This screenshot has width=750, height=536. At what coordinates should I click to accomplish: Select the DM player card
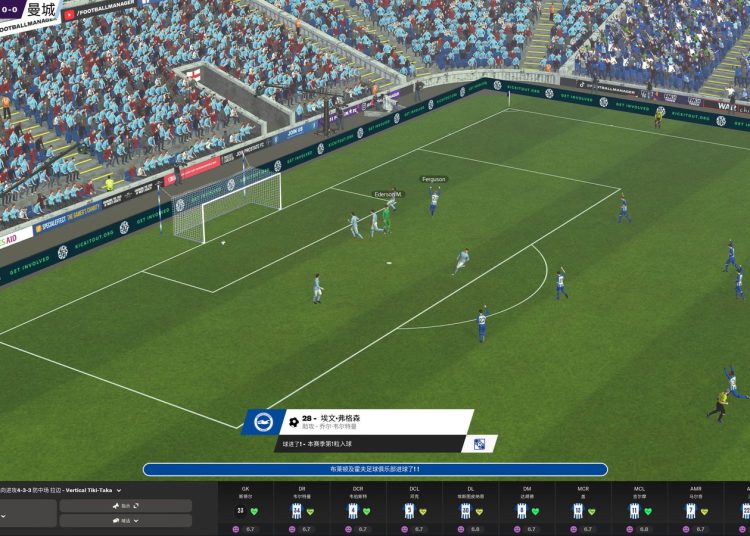coord(526,508)
